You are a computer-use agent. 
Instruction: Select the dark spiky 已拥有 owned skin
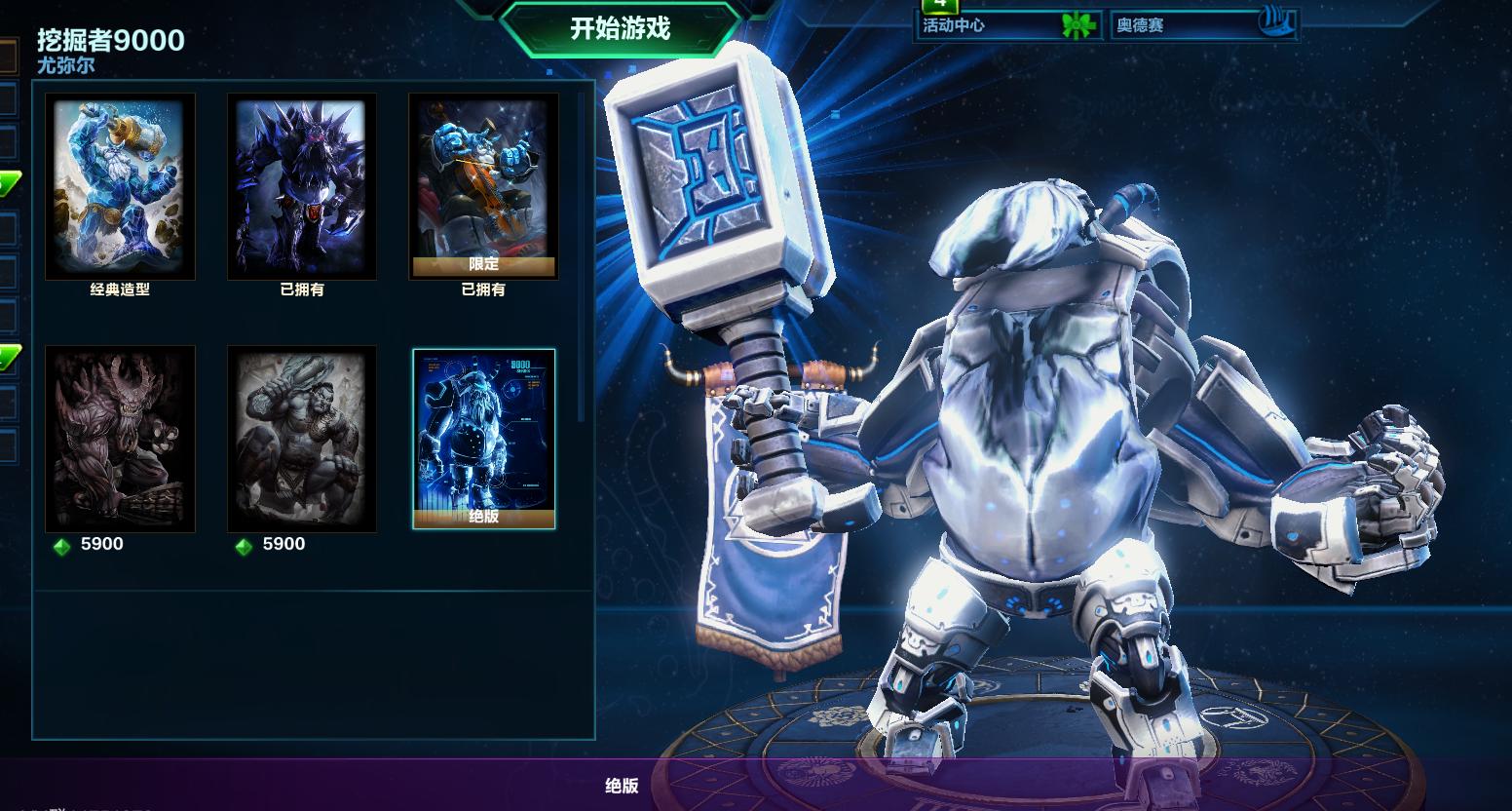click(302, 183)
